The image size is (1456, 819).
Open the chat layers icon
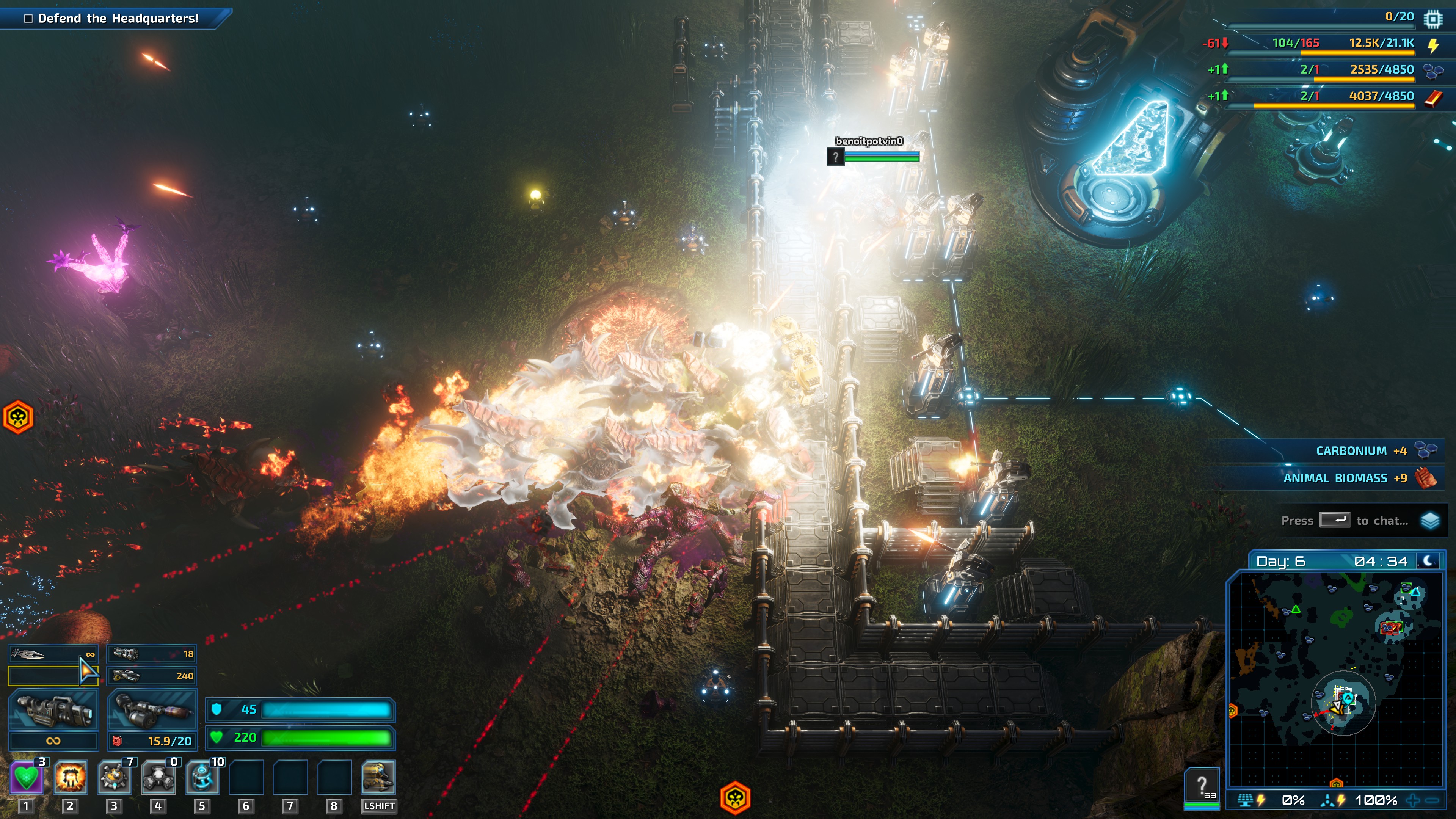pyautogui.click(x=1430, y=521)
